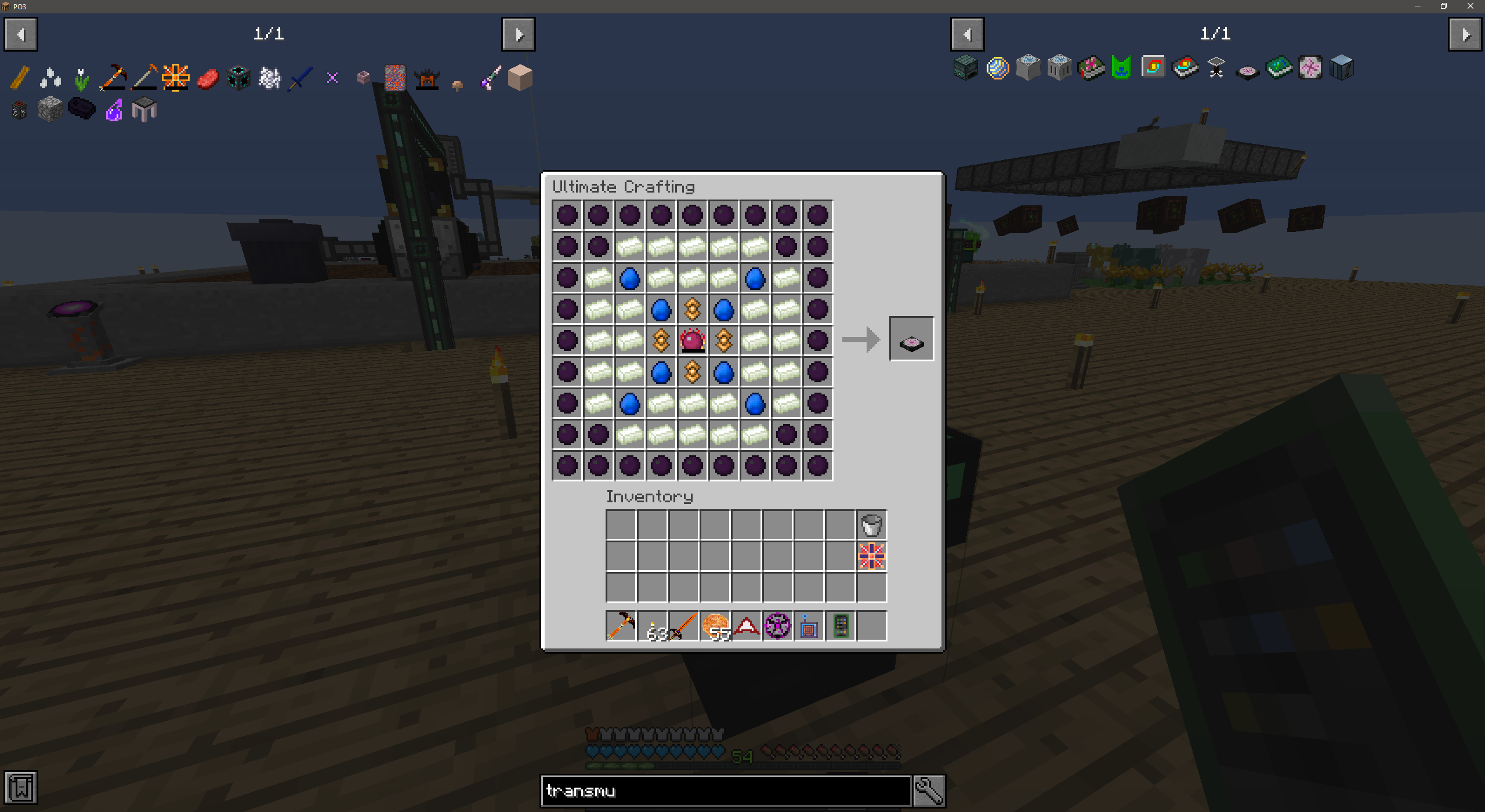Click the pickaxe in the hotbar
The width and height of the screenshot is (1485, 812).
tap(621, 626)
